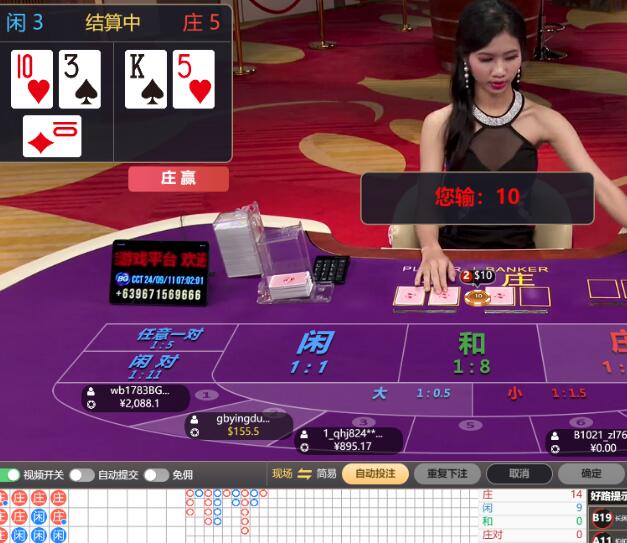Image resolution: width=627 pixels, height=543 pixels.
Task: Select player seat wb1783BG
Action: [135, 397]
